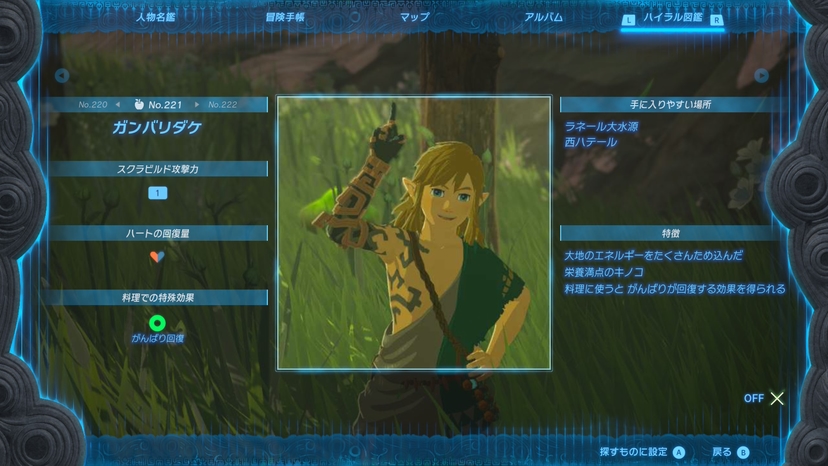
Task: Go to previous entry No.220
Action: (93, 104)
